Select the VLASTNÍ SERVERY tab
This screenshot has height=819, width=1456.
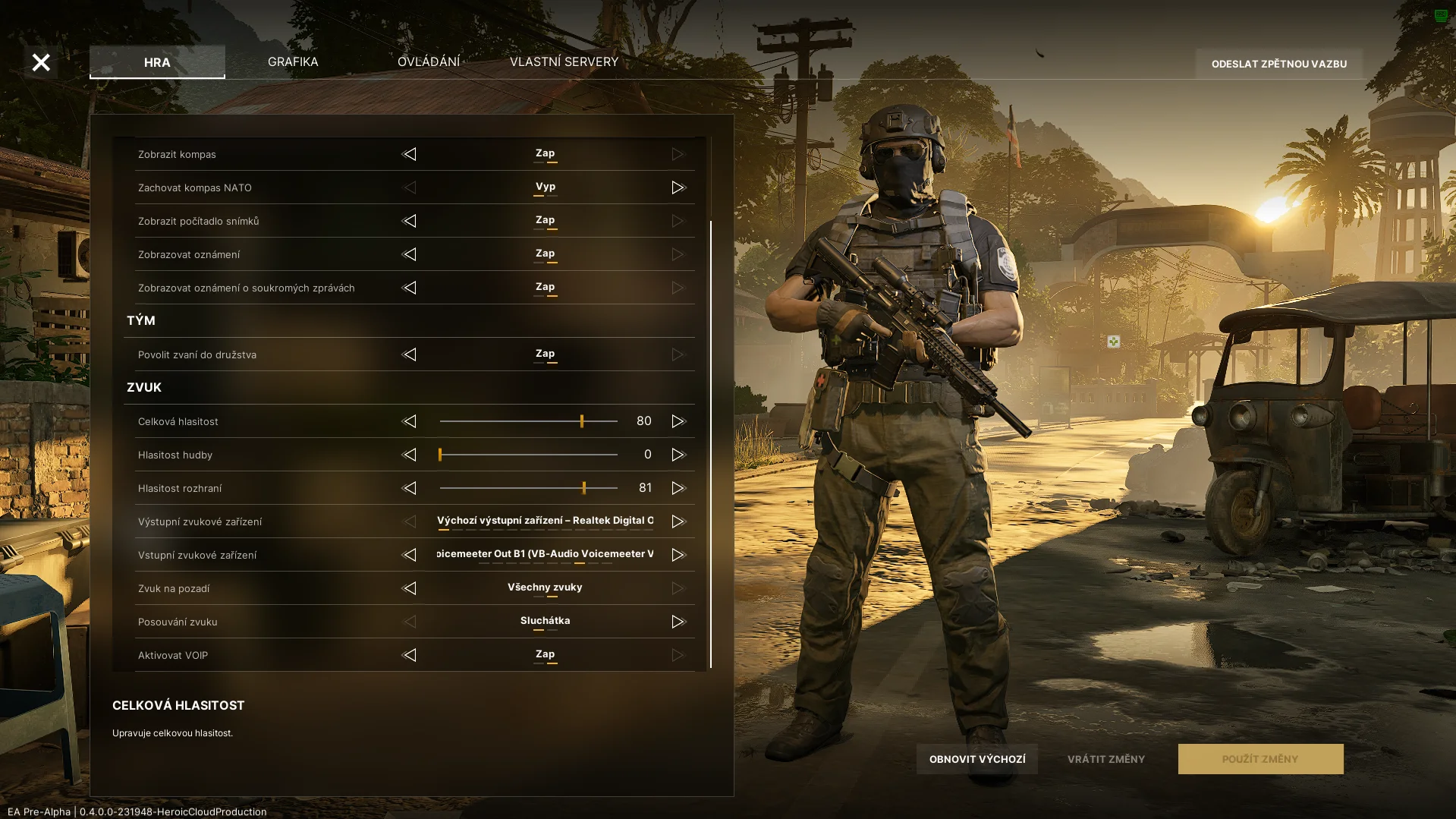[x=564, y=61]
